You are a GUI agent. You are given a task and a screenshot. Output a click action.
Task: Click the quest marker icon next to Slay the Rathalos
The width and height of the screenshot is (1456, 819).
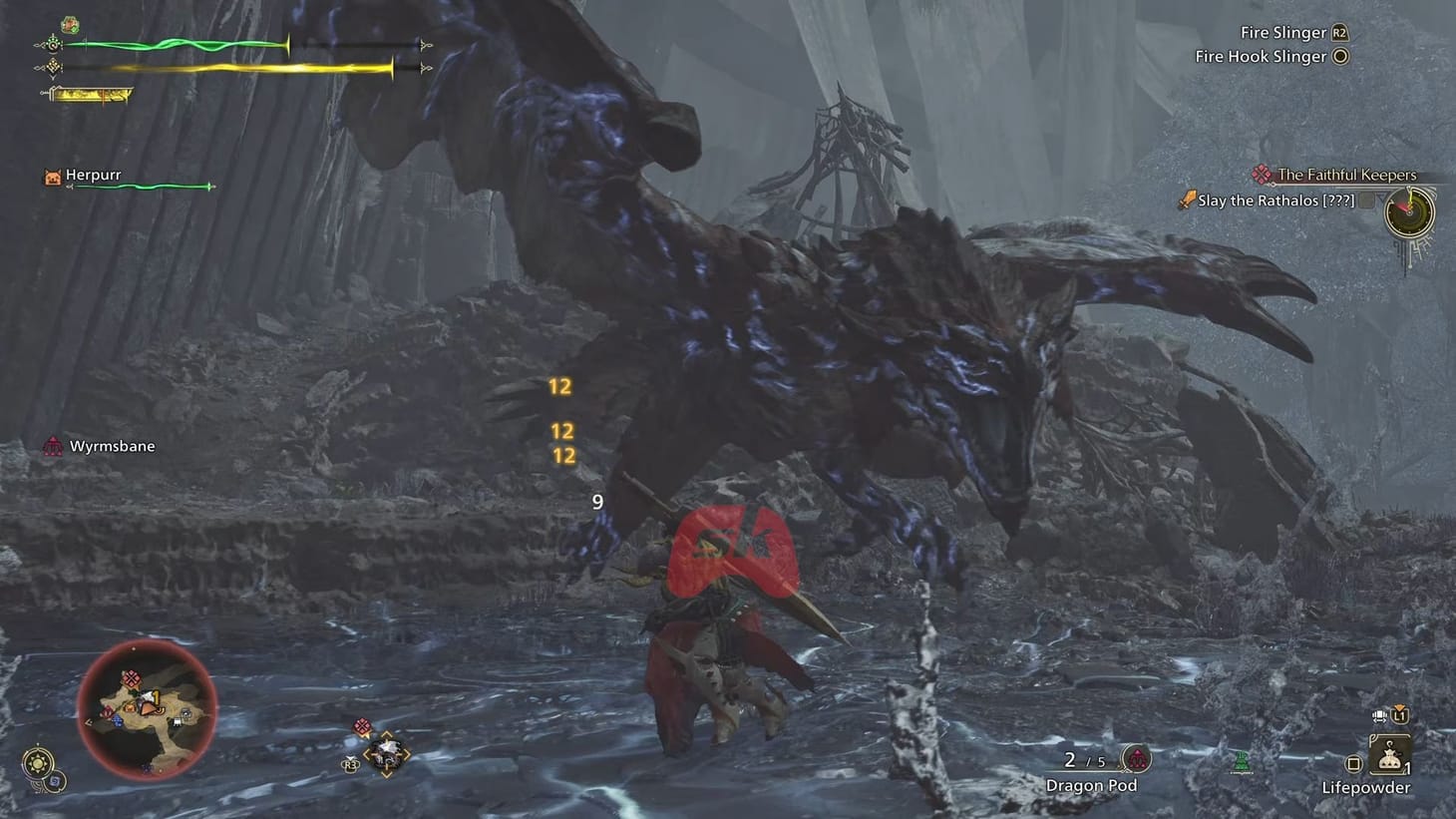[x=1187, y=200]
